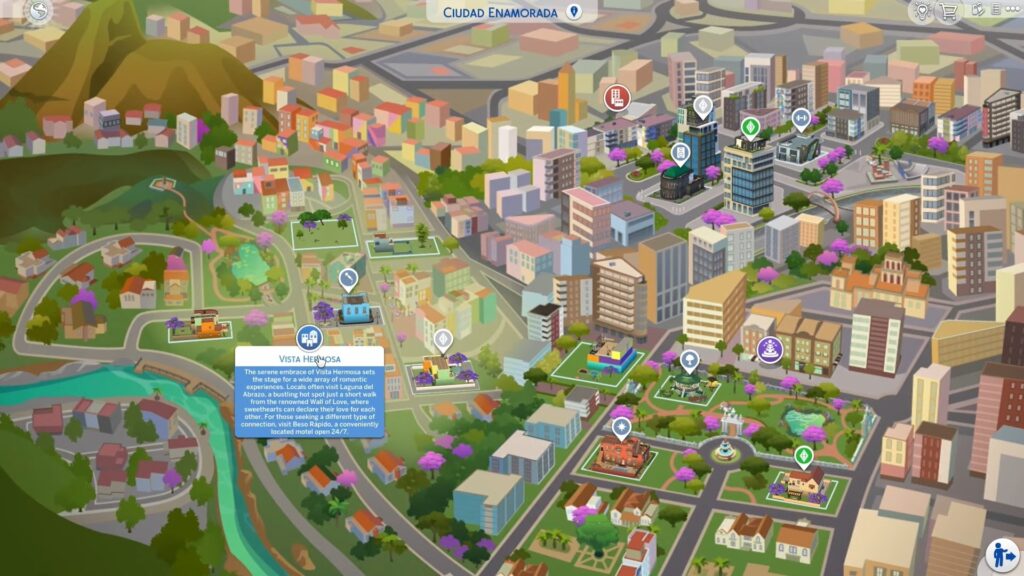Image resolution: width=1024 pixels, height=576 pixels.
Task: Select the star marker on the red building
Action: [x=621, y=428]
